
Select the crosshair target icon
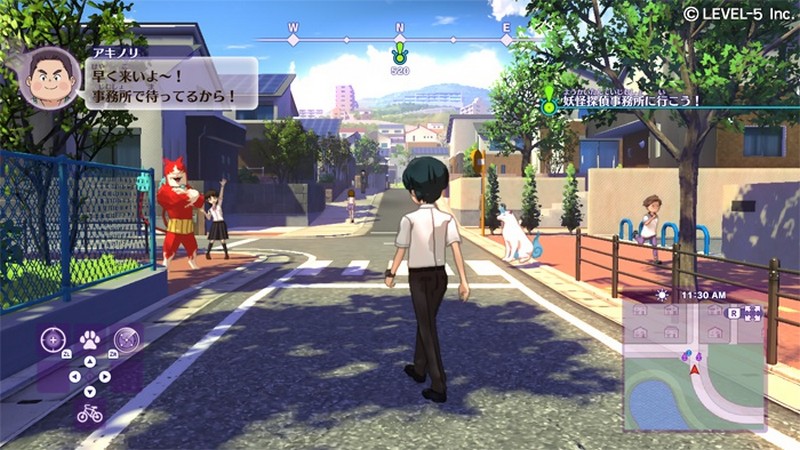(52, 339)
